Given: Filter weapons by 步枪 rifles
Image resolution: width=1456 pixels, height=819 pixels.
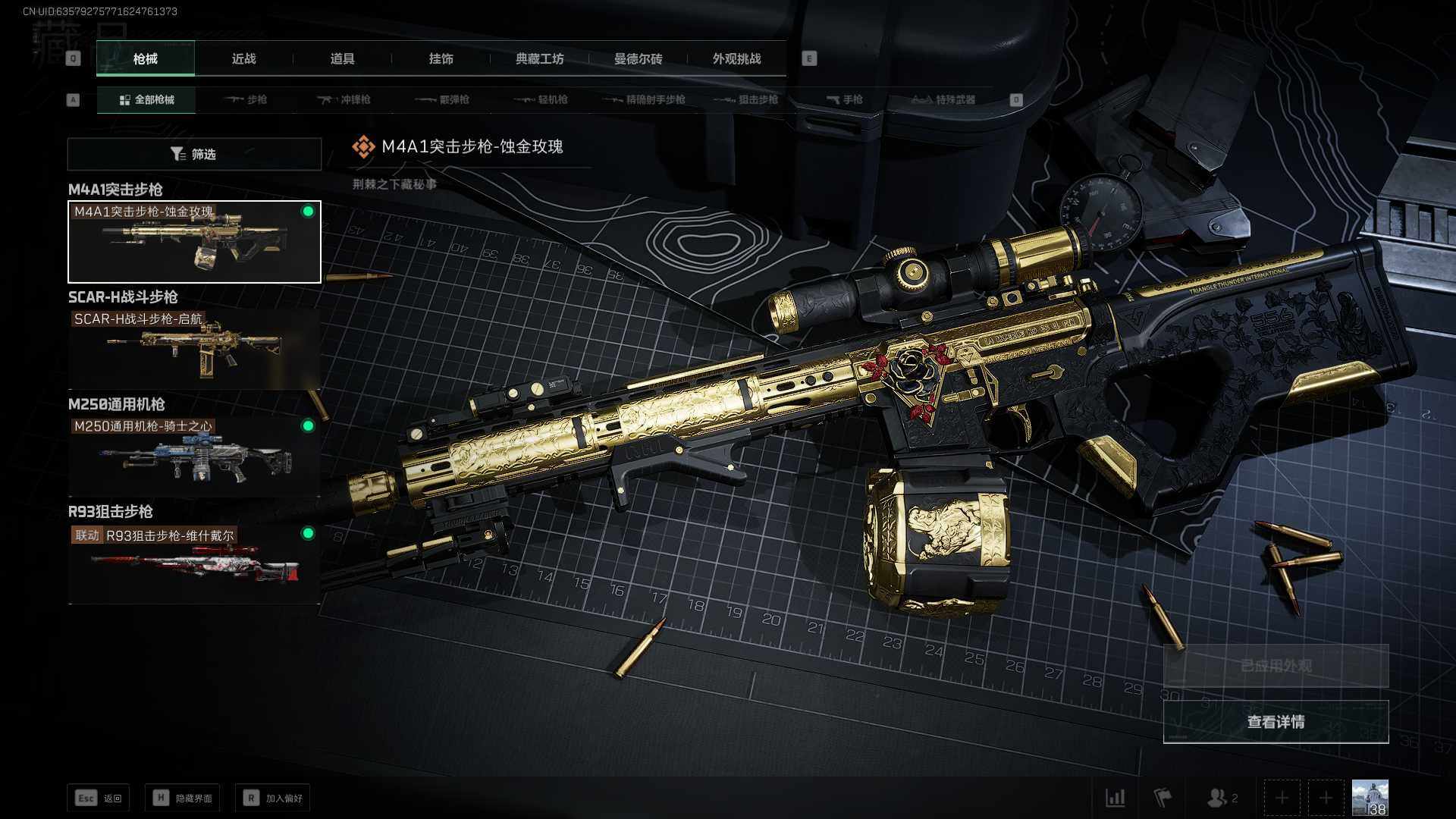Looking at the screenshot, I should point(246,99).
